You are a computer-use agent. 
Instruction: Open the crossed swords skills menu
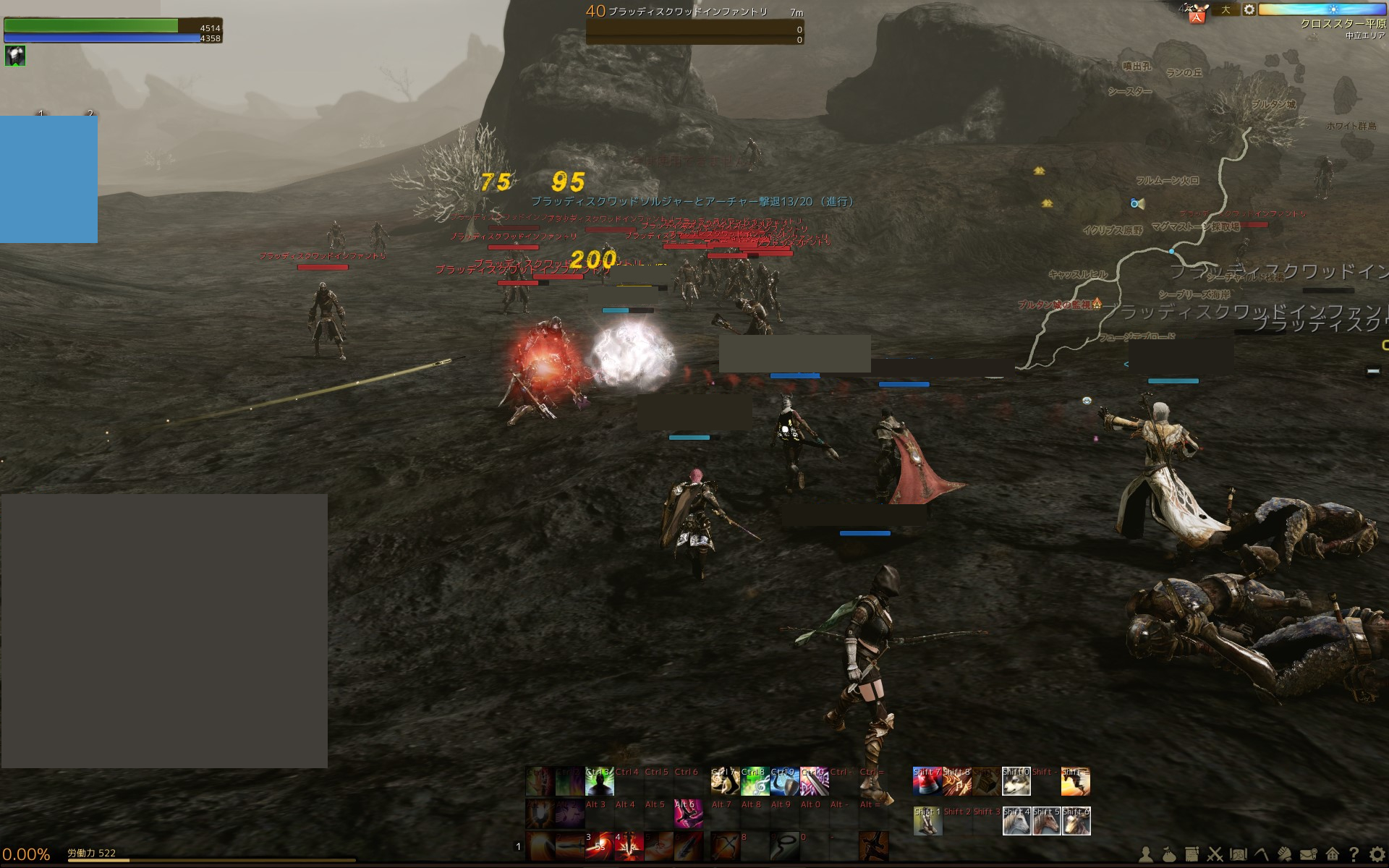click(x=1215, y=855)
